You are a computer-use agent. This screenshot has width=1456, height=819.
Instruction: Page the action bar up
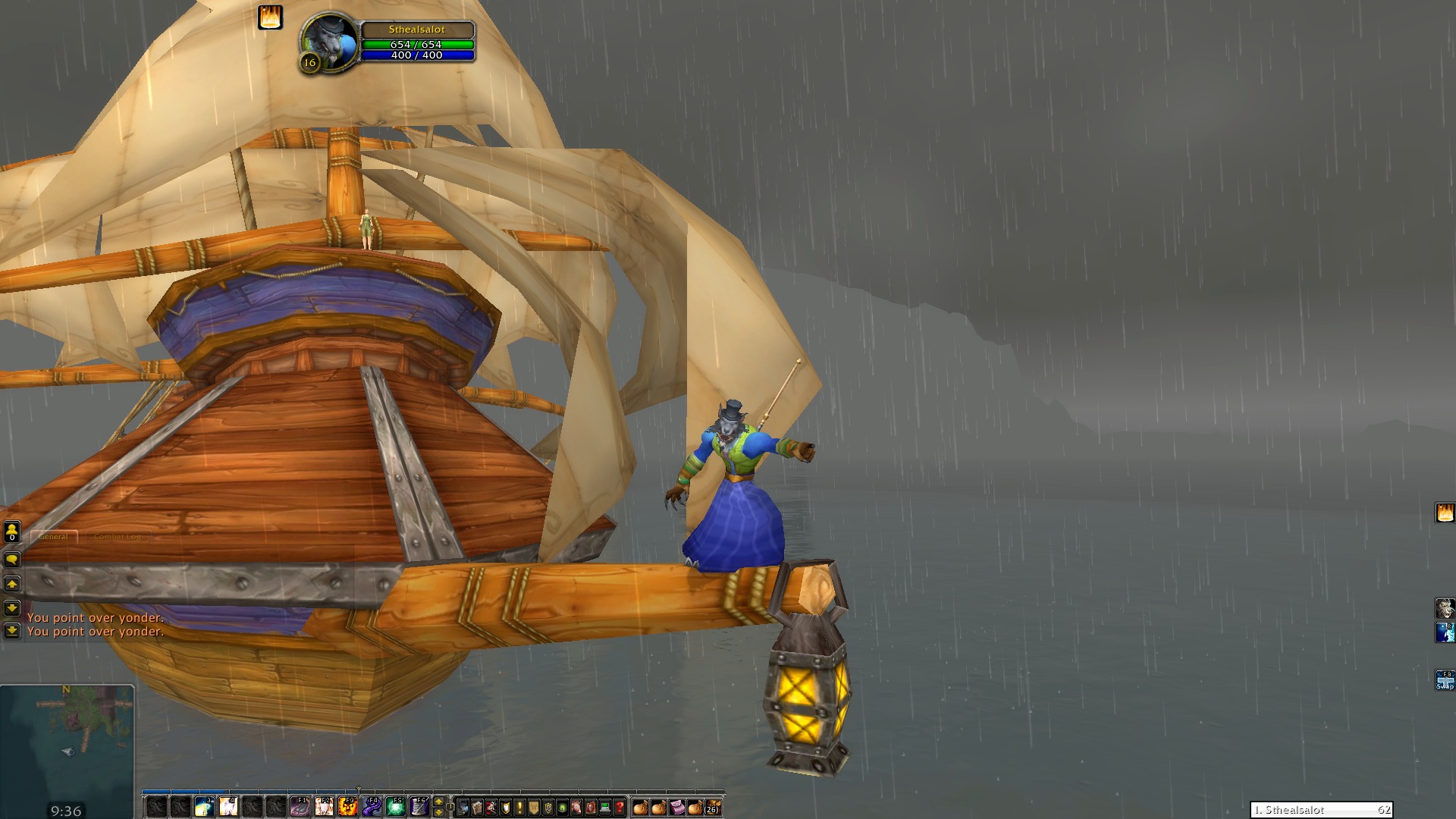(438, 802)
